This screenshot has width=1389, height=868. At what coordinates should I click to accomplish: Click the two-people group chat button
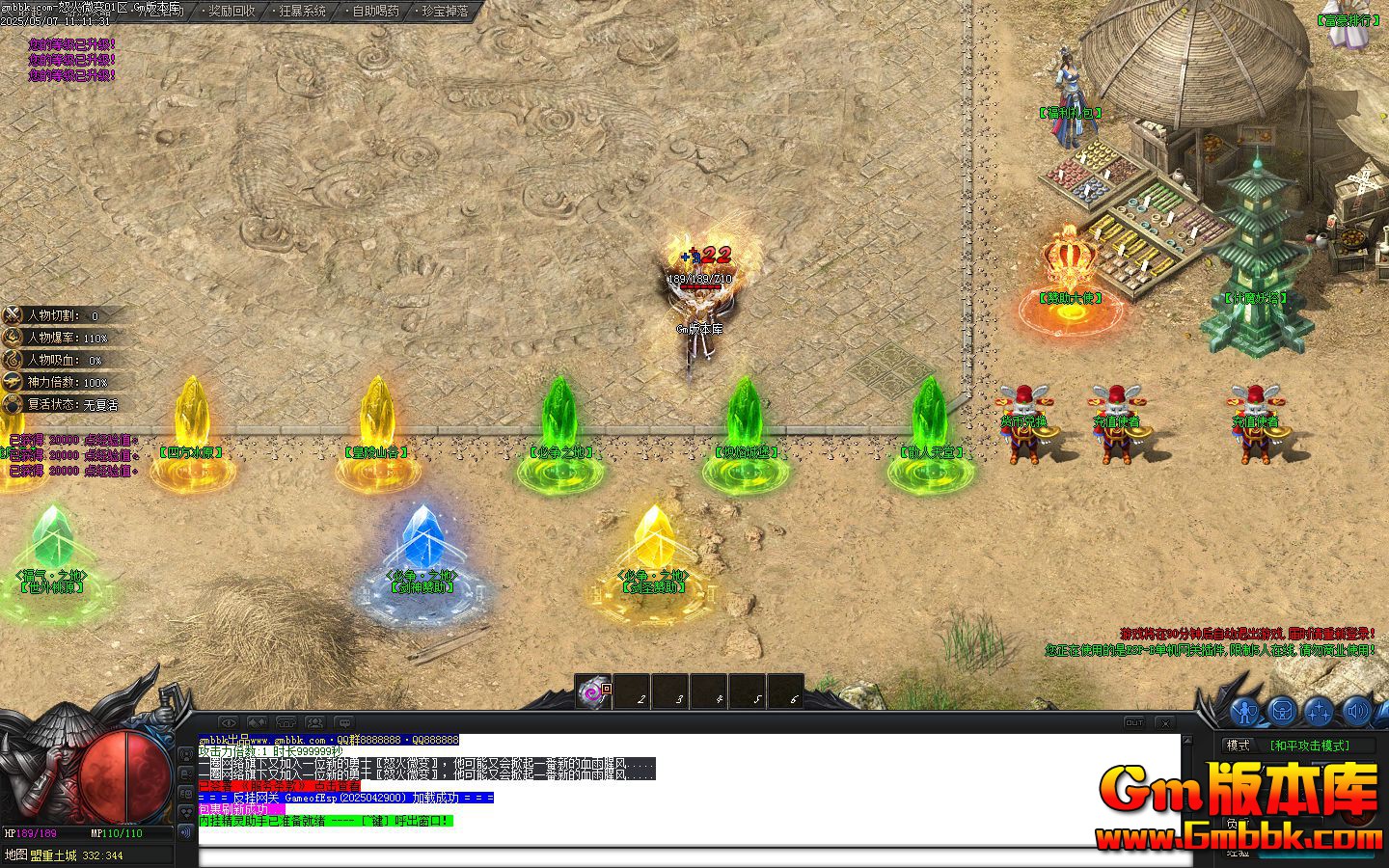(314, 722)
